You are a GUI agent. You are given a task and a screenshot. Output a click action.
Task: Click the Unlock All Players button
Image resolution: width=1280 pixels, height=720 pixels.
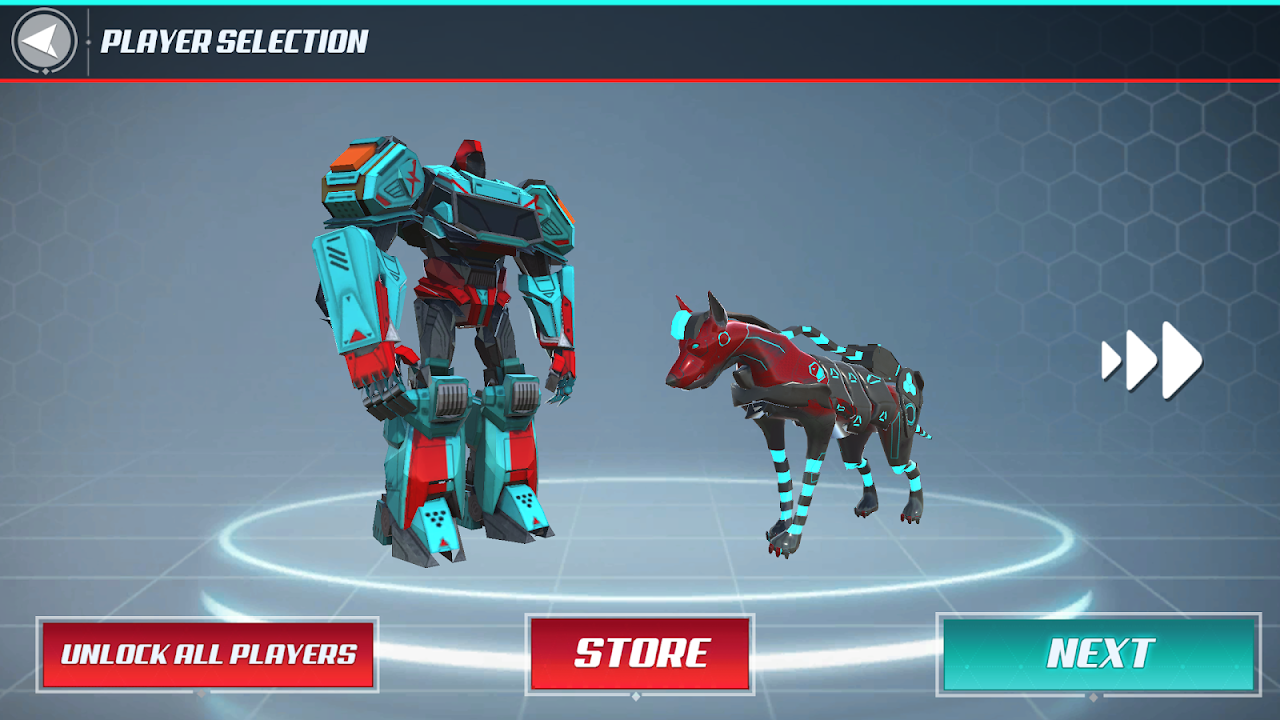click(208, 654)
